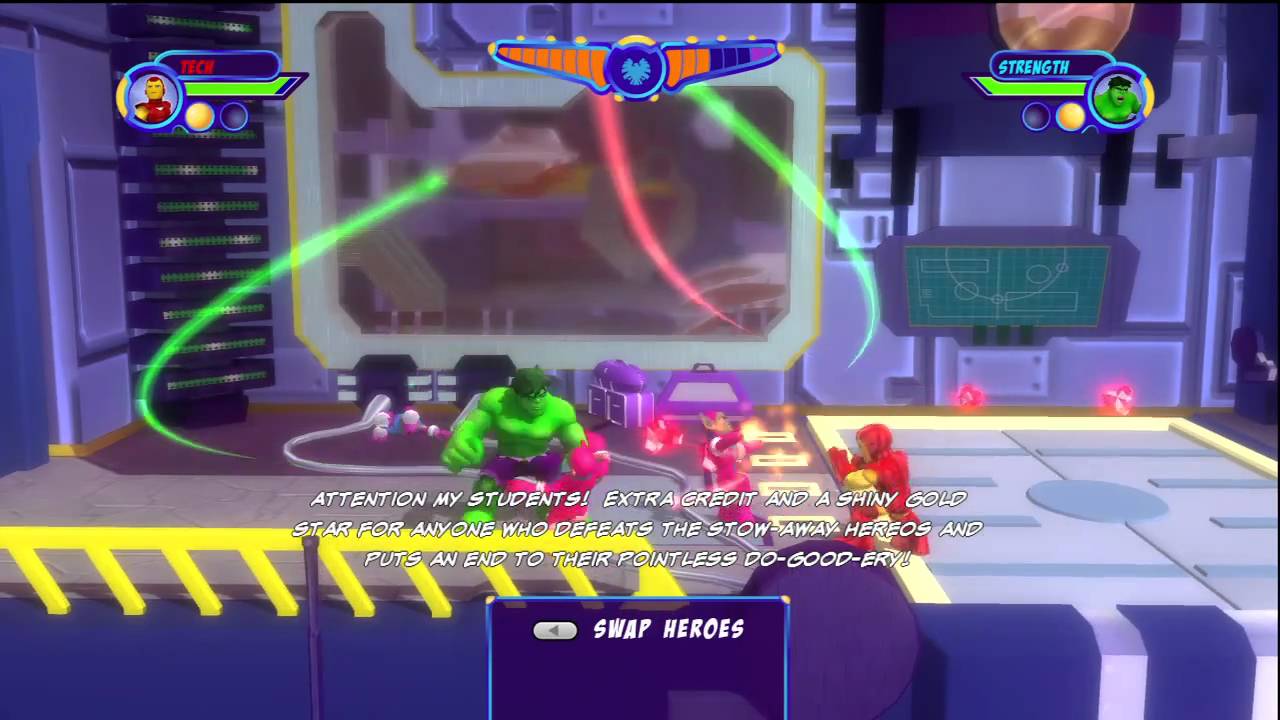
Task: Click the dimmed orb under STRENGTH meter
Action: [1036, 117]
